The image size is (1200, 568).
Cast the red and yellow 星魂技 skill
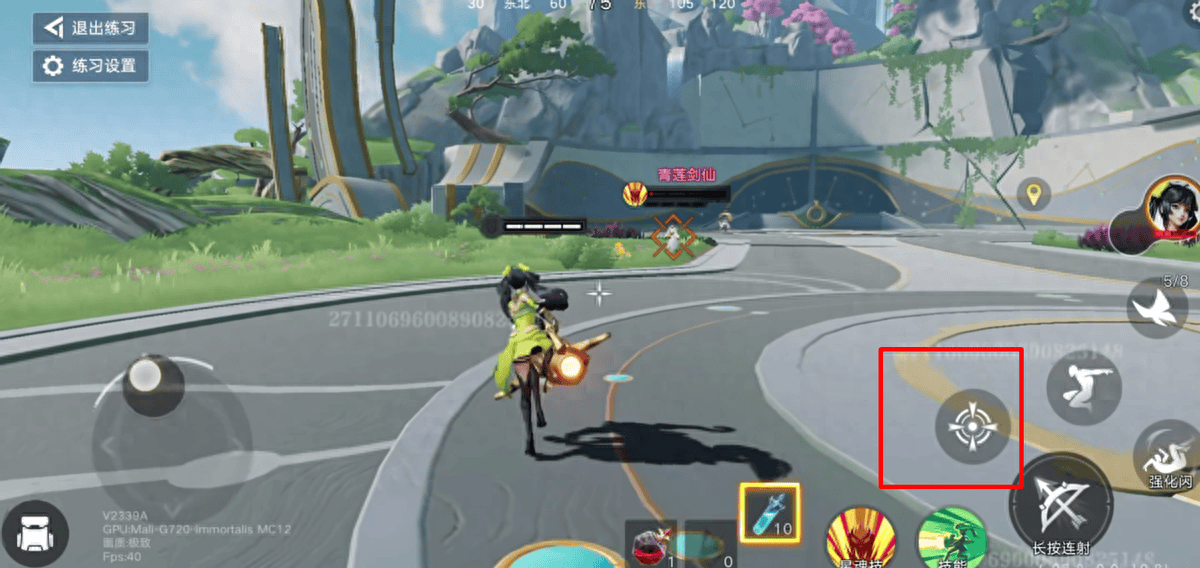point(860,540)
